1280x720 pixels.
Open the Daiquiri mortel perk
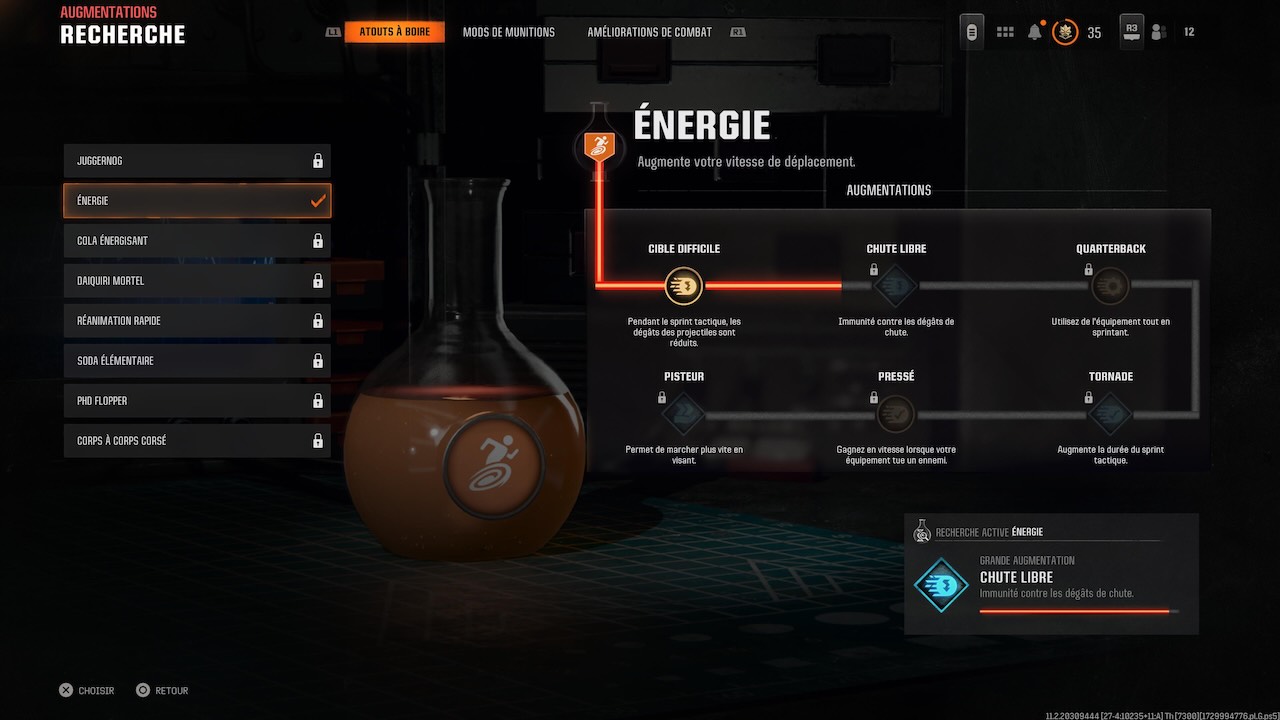click(197, 281)
